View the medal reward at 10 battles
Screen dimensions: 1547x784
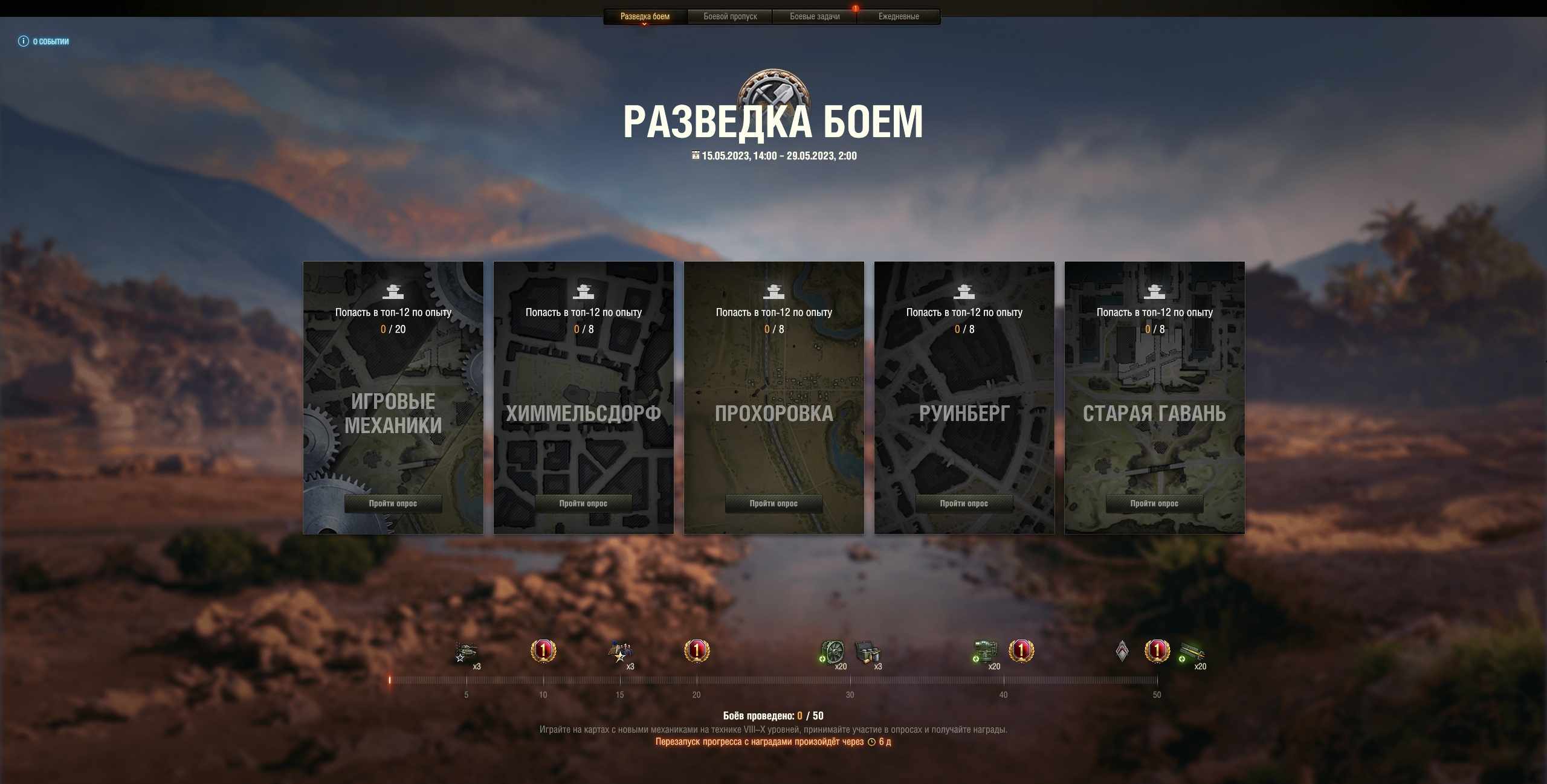click(x=543, y=651)
